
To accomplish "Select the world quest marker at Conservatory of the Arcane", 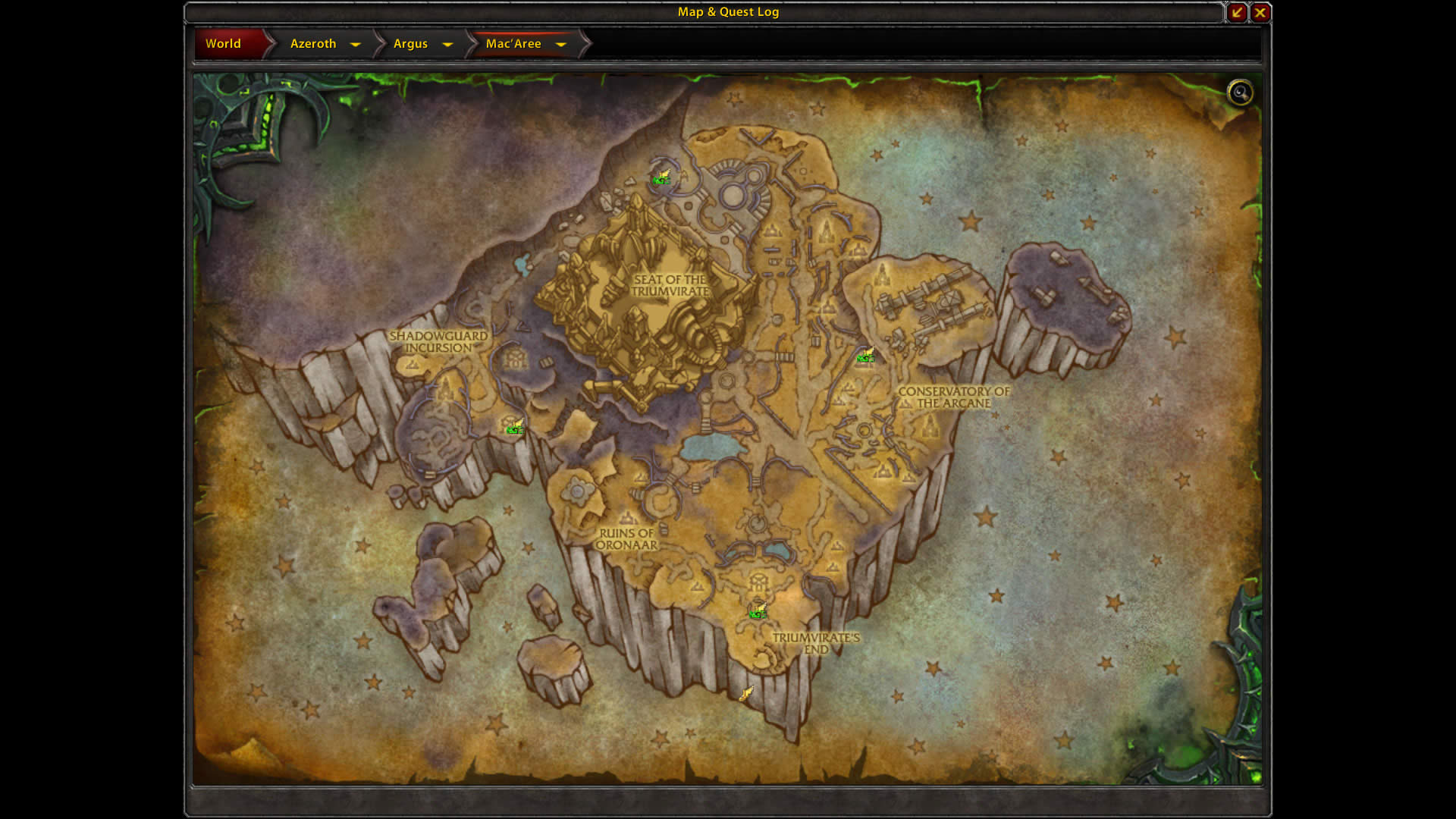I will coord(865,356).
